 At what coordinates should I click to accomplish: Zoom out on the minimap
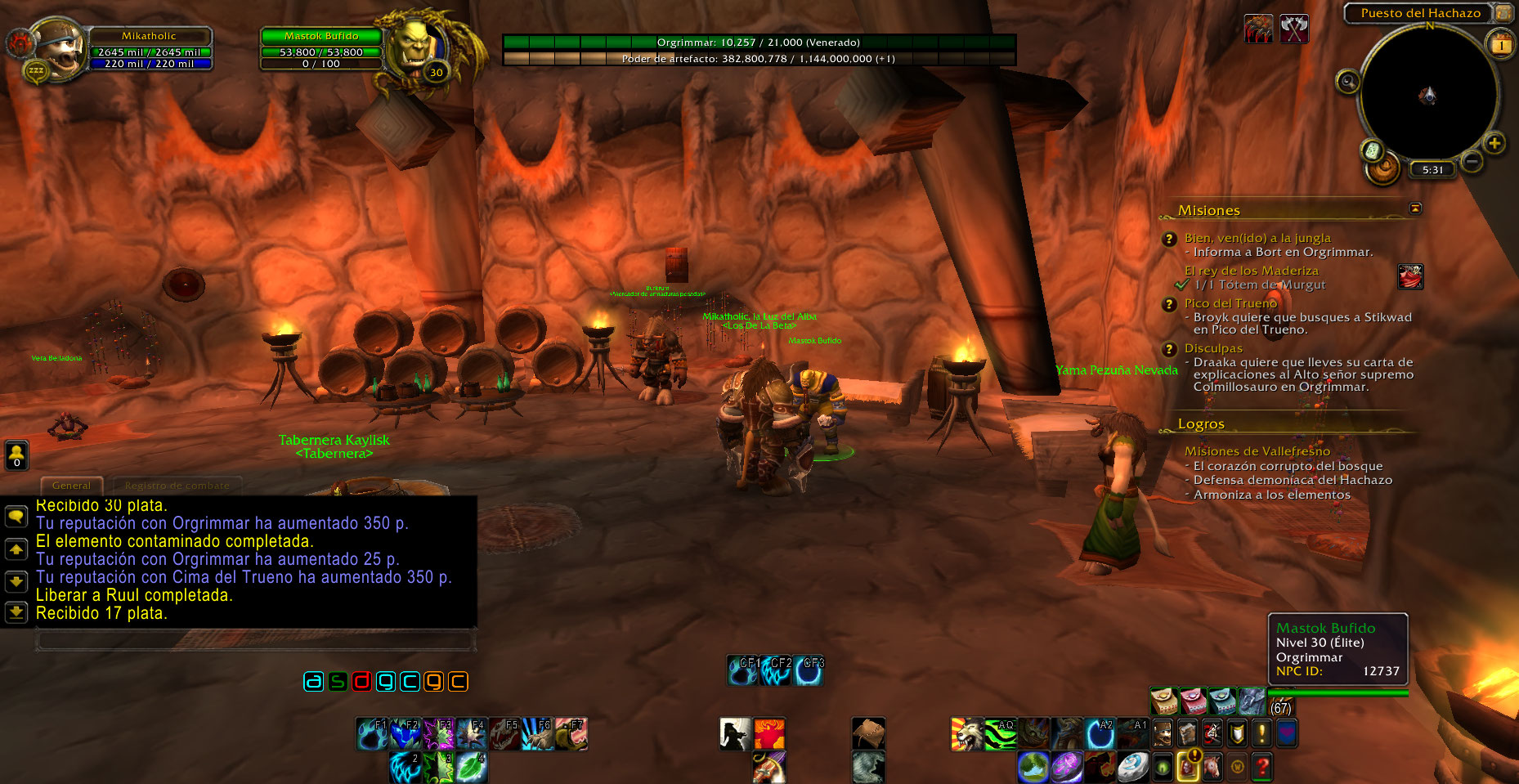tap(1472, 162)
